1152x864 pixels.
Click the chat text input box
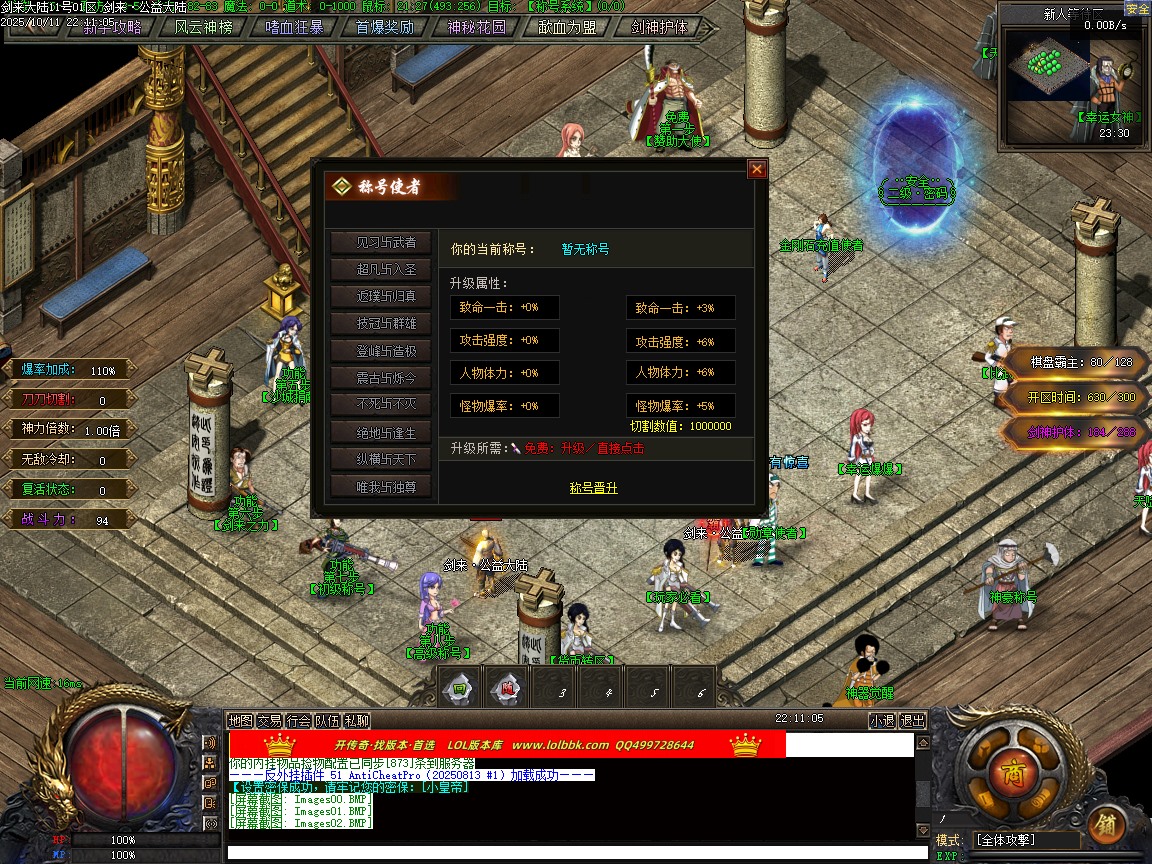570,852
